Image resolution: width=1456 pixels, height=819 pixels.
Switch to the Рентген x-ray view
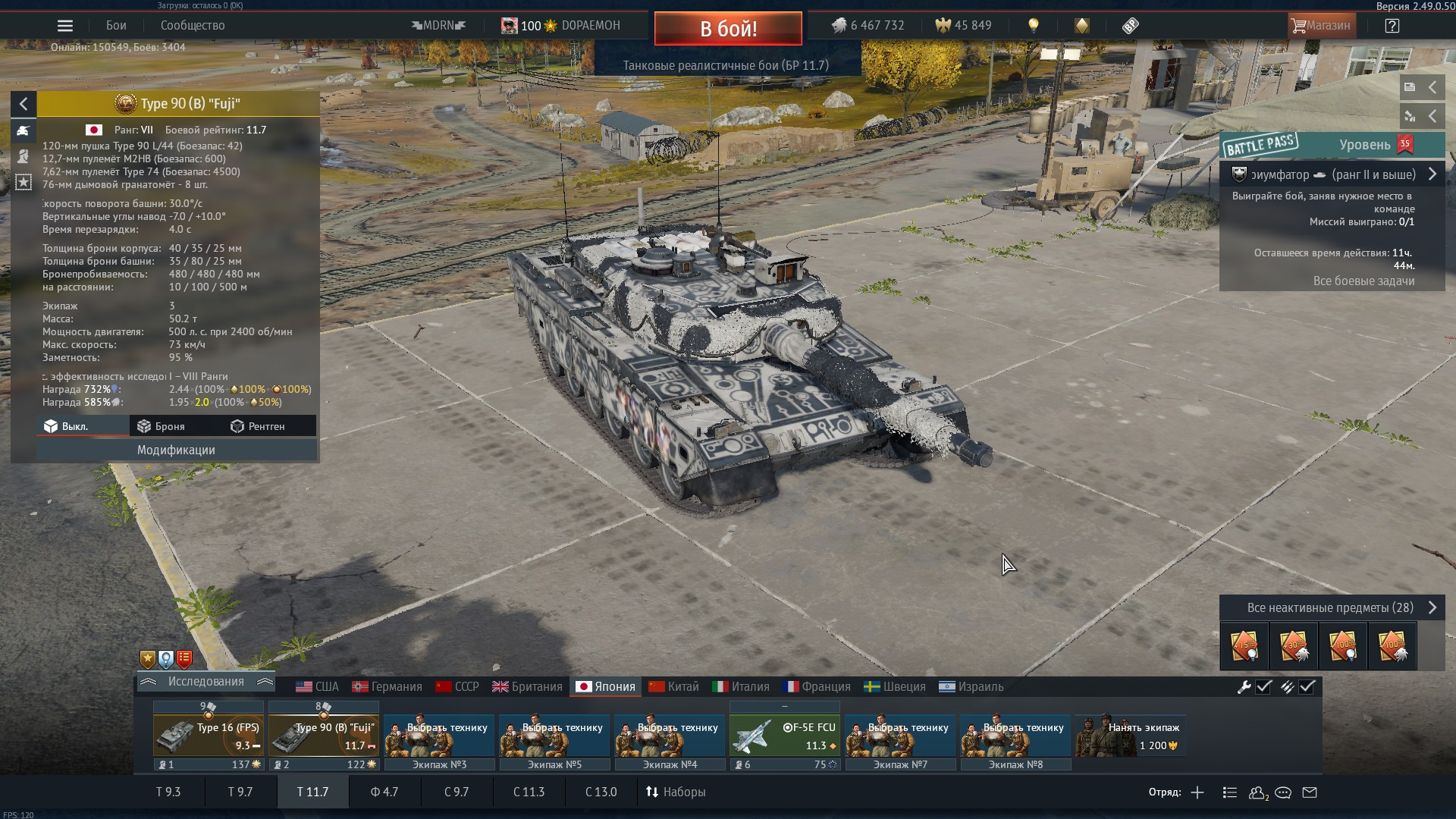(258, 426)
